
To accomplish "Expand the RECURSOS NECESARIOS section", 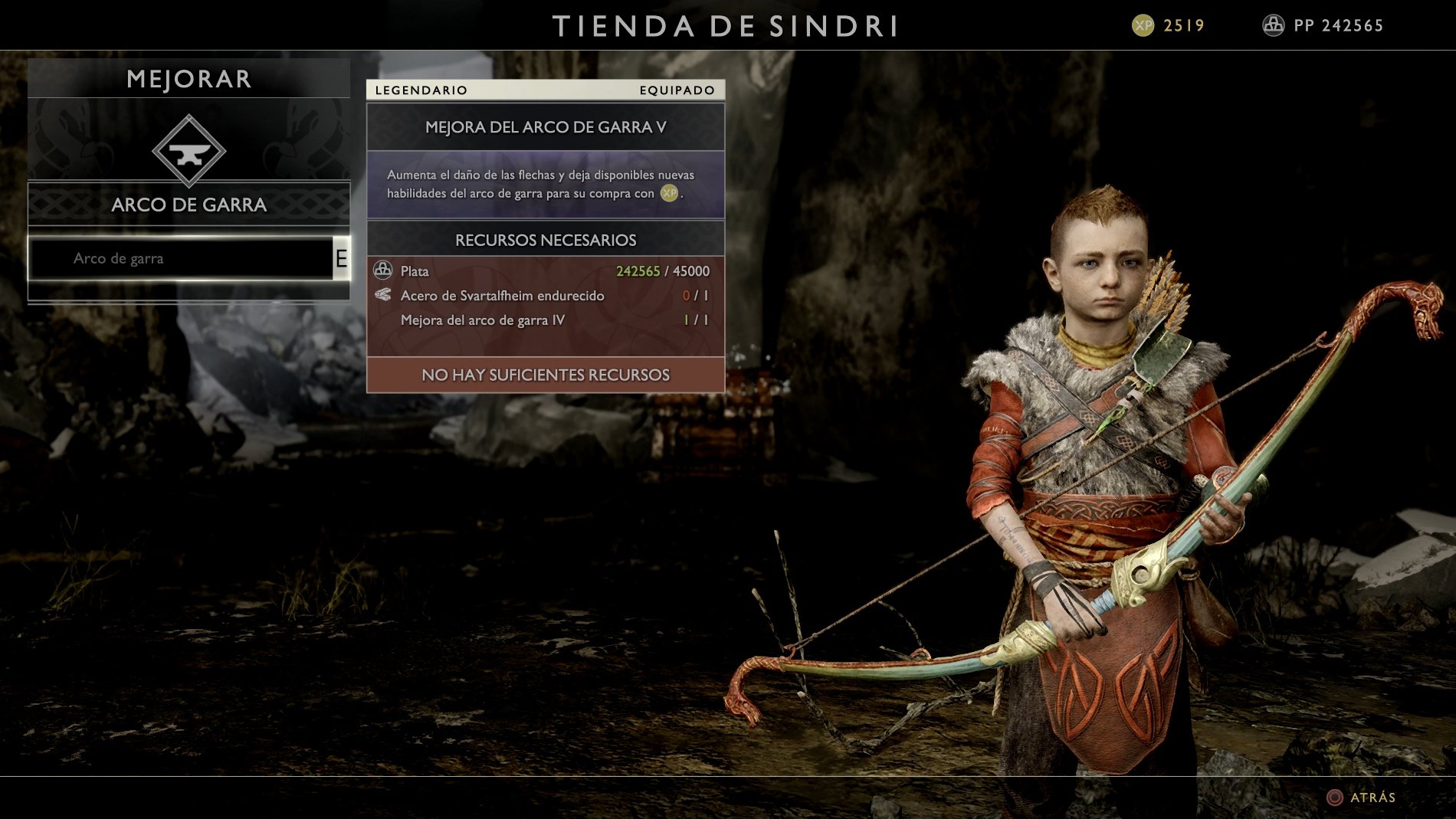I will [544, 239].
